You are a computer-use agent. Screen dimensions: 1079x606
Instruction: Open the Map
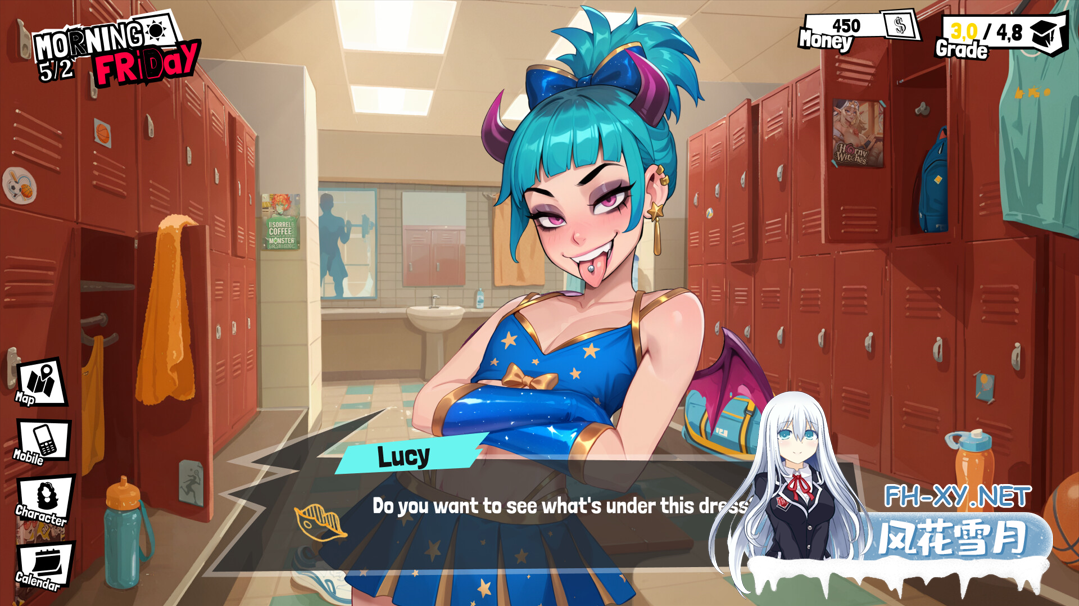pos(41,382)
